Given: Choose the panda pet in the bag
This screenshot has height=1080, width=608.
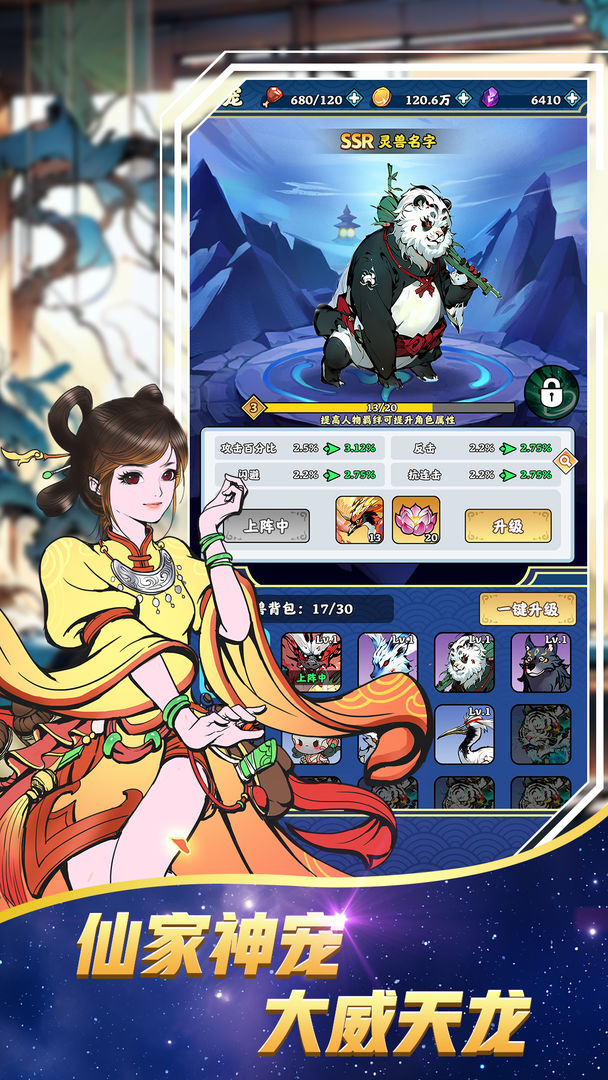Looking at the screenshot, I should [464, 662].
